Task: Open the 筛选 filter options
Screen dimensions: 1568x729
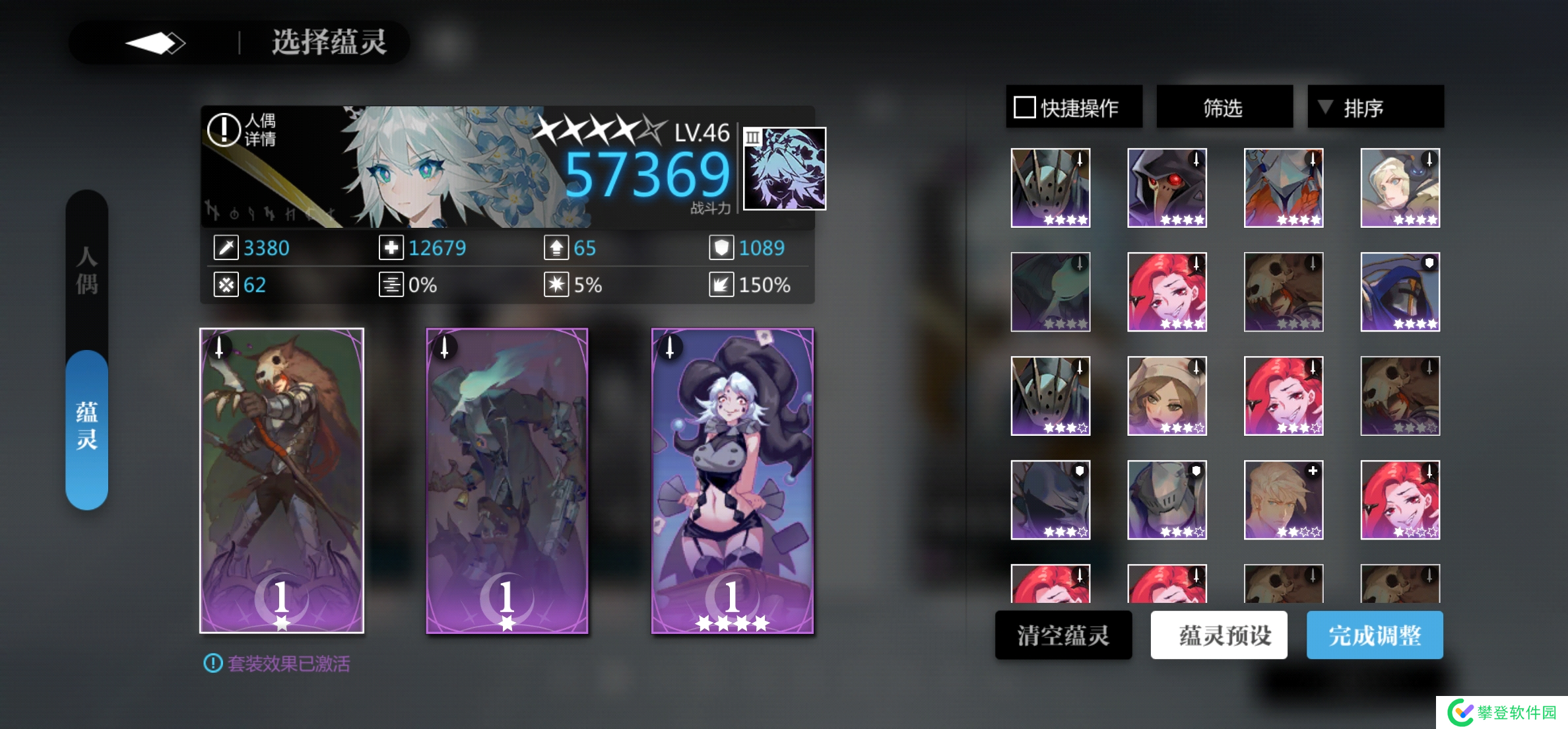Action: [1224, 107]
